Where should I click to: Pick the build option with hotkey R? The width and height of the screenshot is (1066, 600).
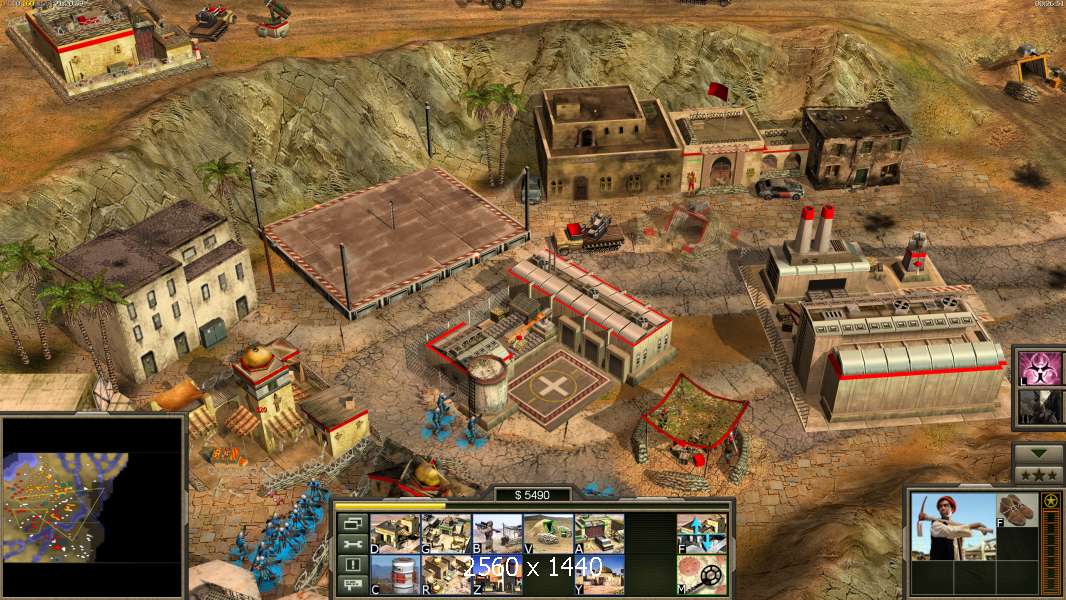click(x=446, y=574)
